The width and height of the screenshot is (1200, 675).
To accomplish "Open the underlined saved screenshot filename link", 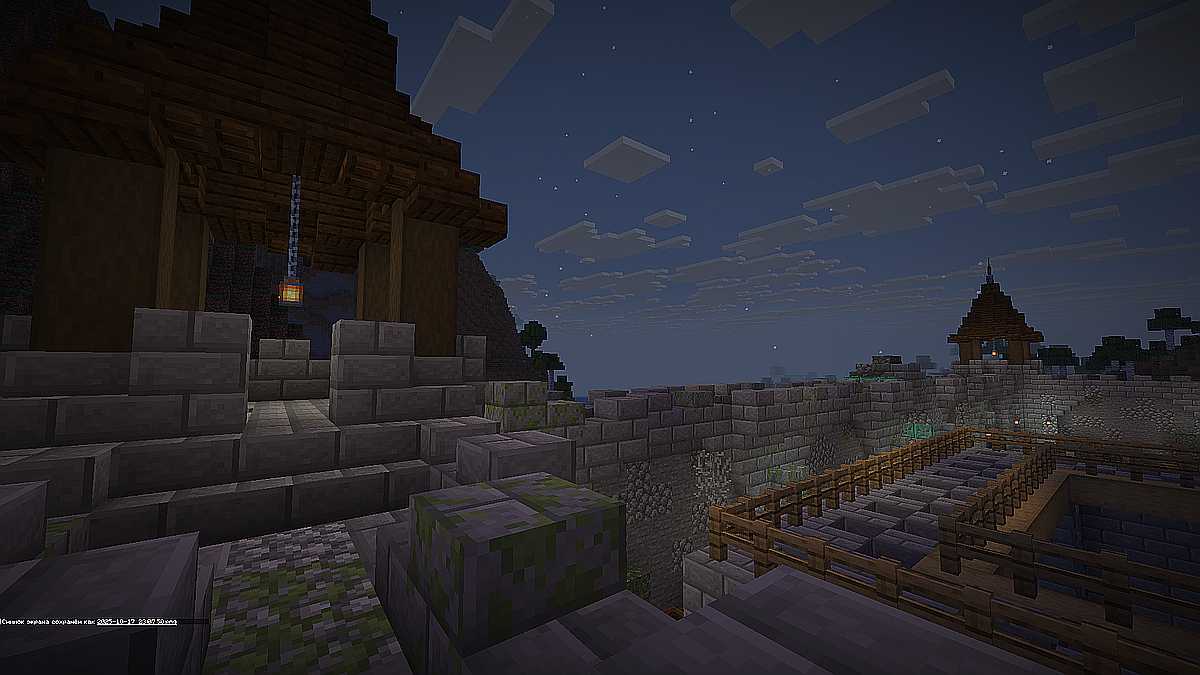I will coord(136,621).
